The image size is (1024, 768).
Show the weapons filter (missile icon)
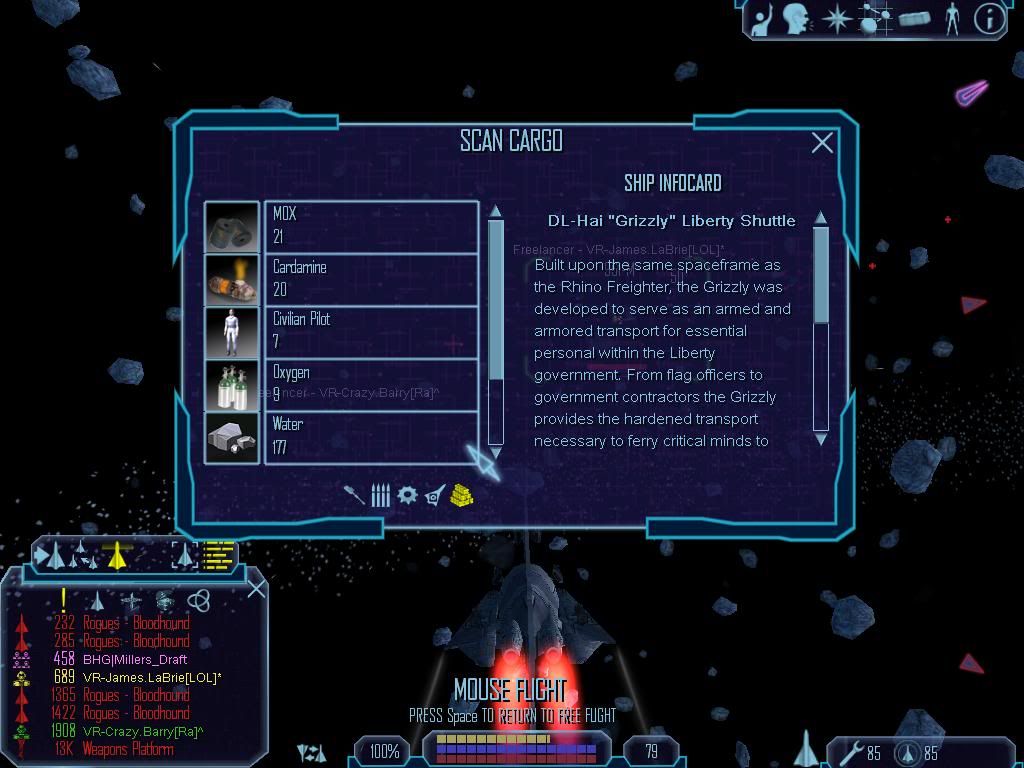click(x=354, y=495)
